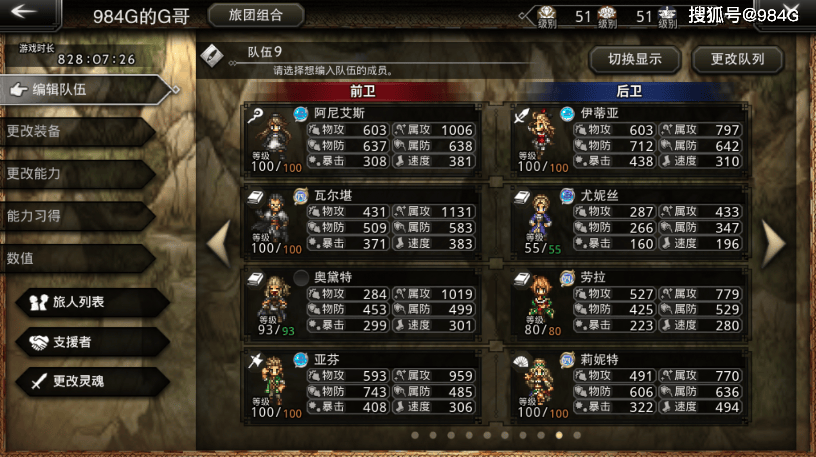Show previous team with left arrow
Viewport: 816px width, 457px height.
click(x=218, y=241)
